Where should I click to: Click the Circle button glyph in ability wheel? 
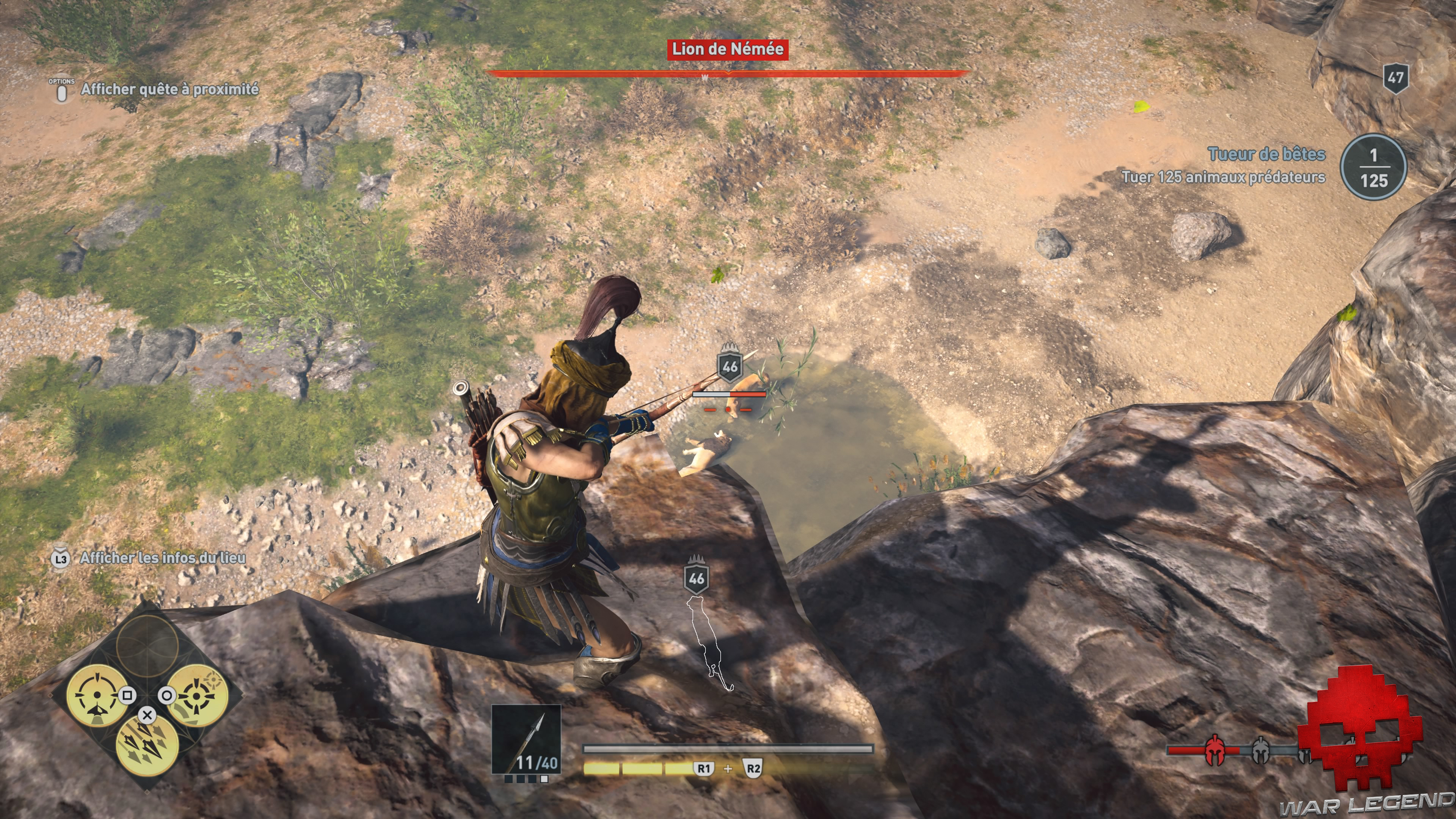point(166,695)
